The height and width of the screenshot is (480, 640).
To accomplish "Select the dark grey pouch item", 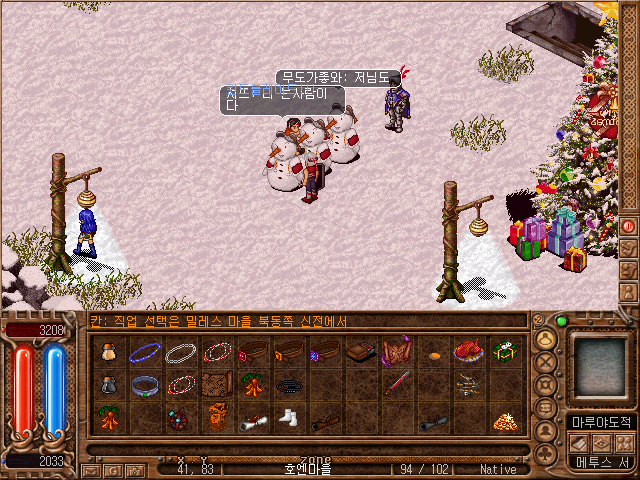I will (x=109, y=386).
